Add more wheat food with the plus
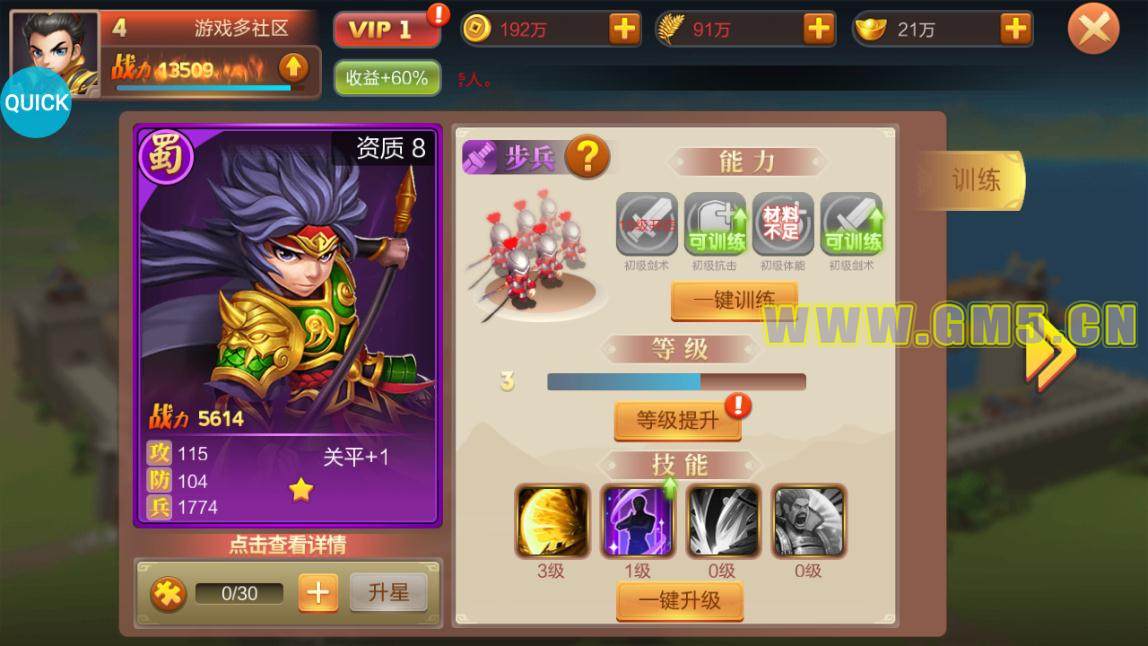The height and width of the screenshot is (646, 1148). 818,29
